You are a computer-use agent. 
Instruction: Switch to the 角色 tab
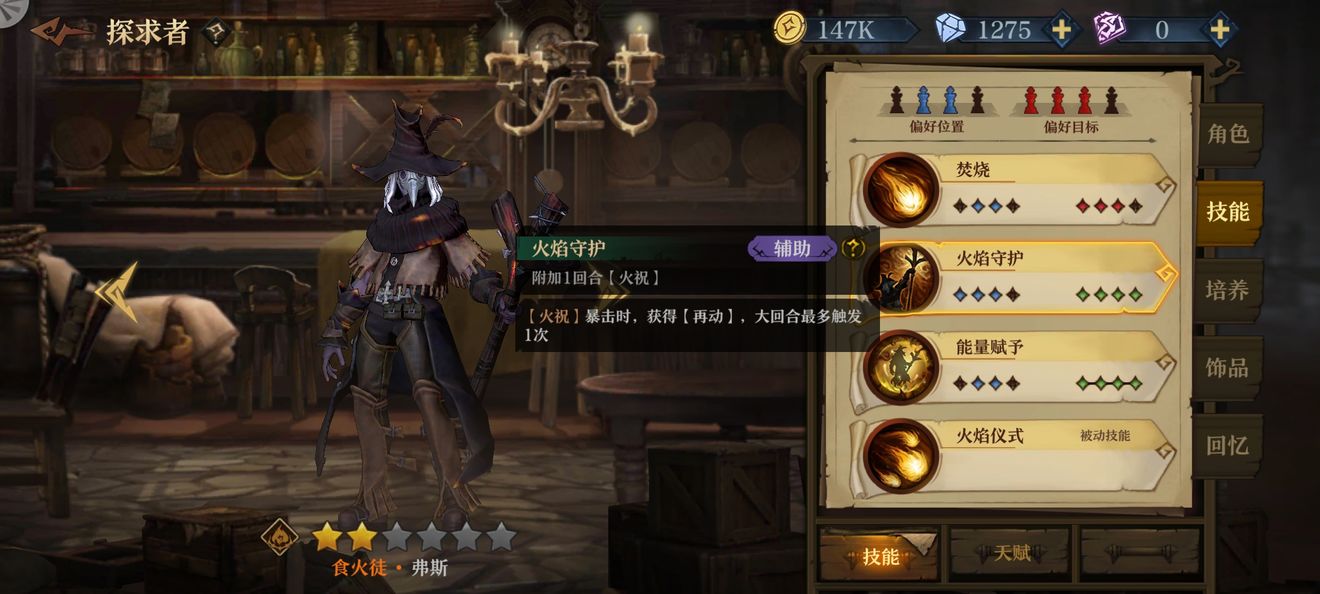coord(1228,134)
